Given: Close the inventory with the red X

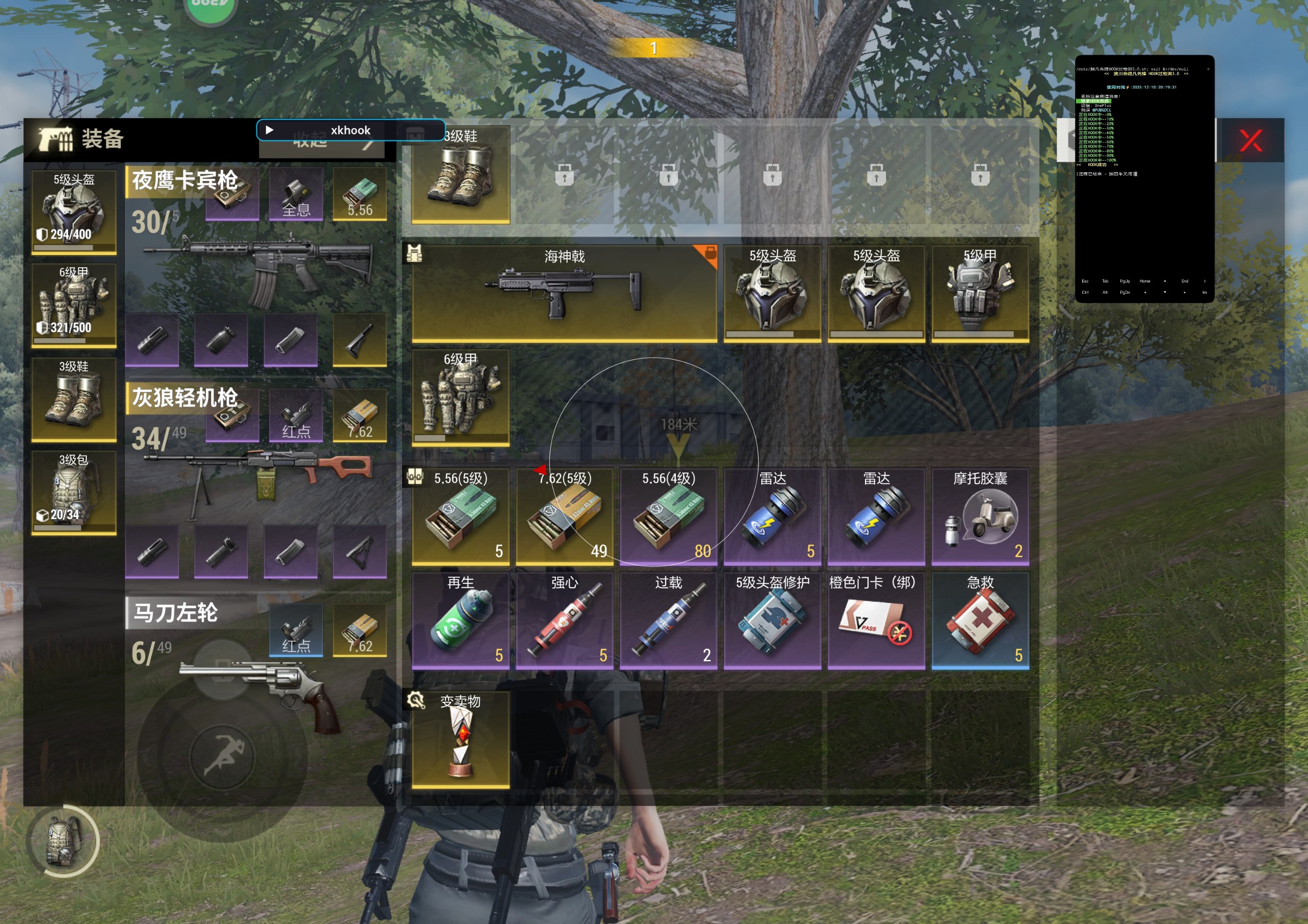Looking at the screenshot, I should point(1250,140).
